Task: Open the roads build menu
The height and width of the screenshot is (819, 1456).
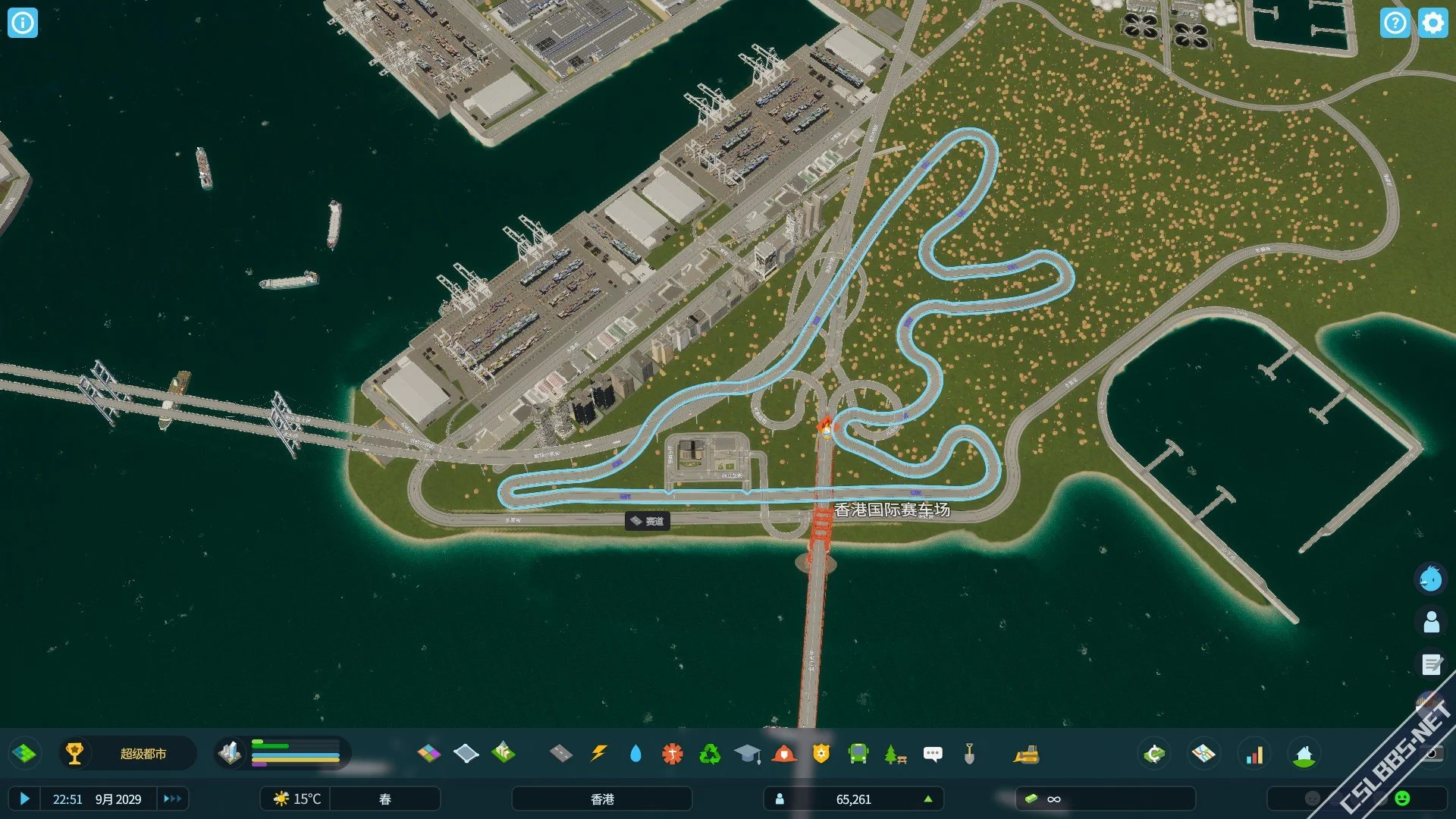Action: [x=560, y=753]
